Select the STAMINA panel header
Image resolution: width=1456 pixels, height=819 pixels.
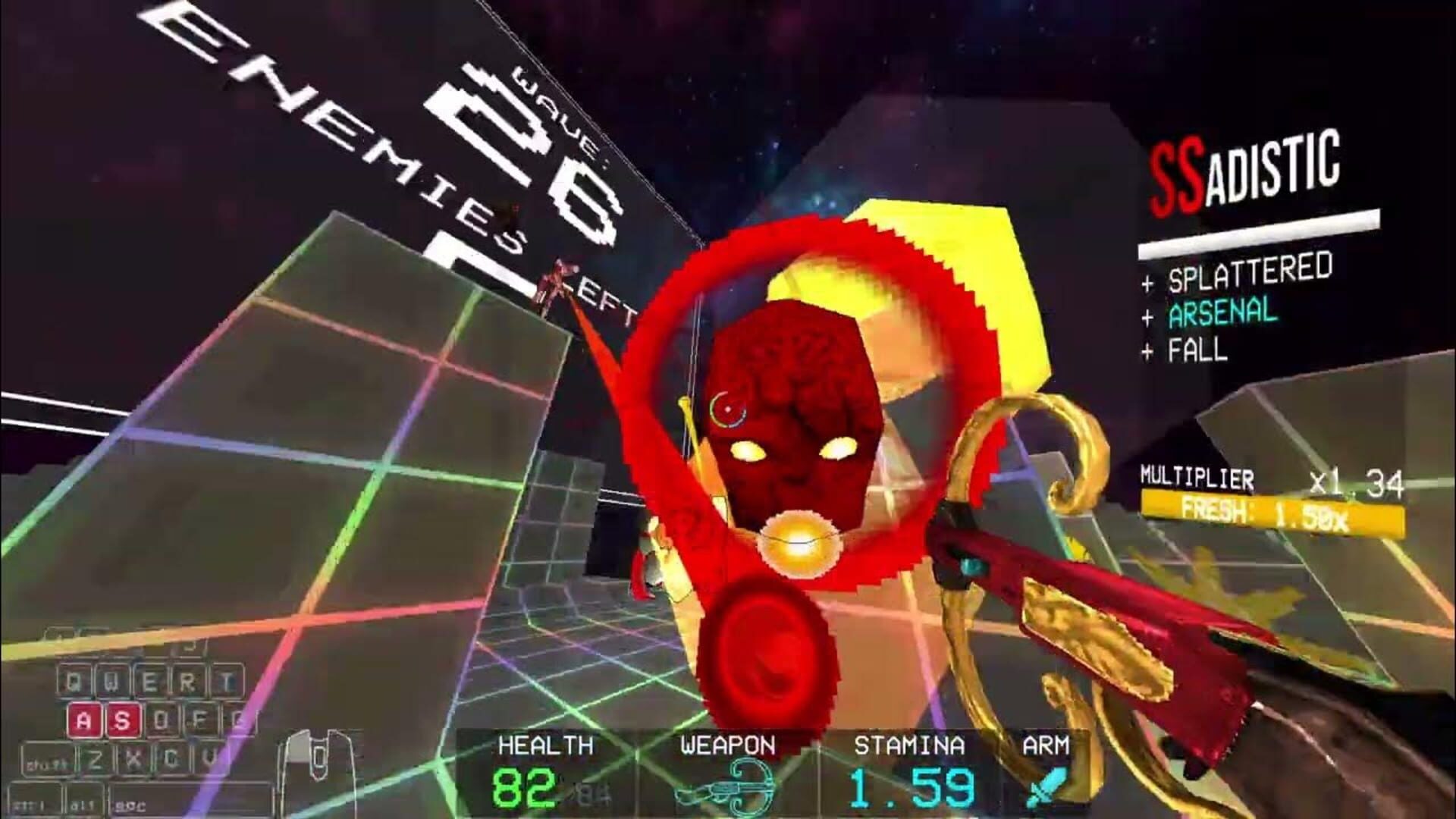click(912, 745)
